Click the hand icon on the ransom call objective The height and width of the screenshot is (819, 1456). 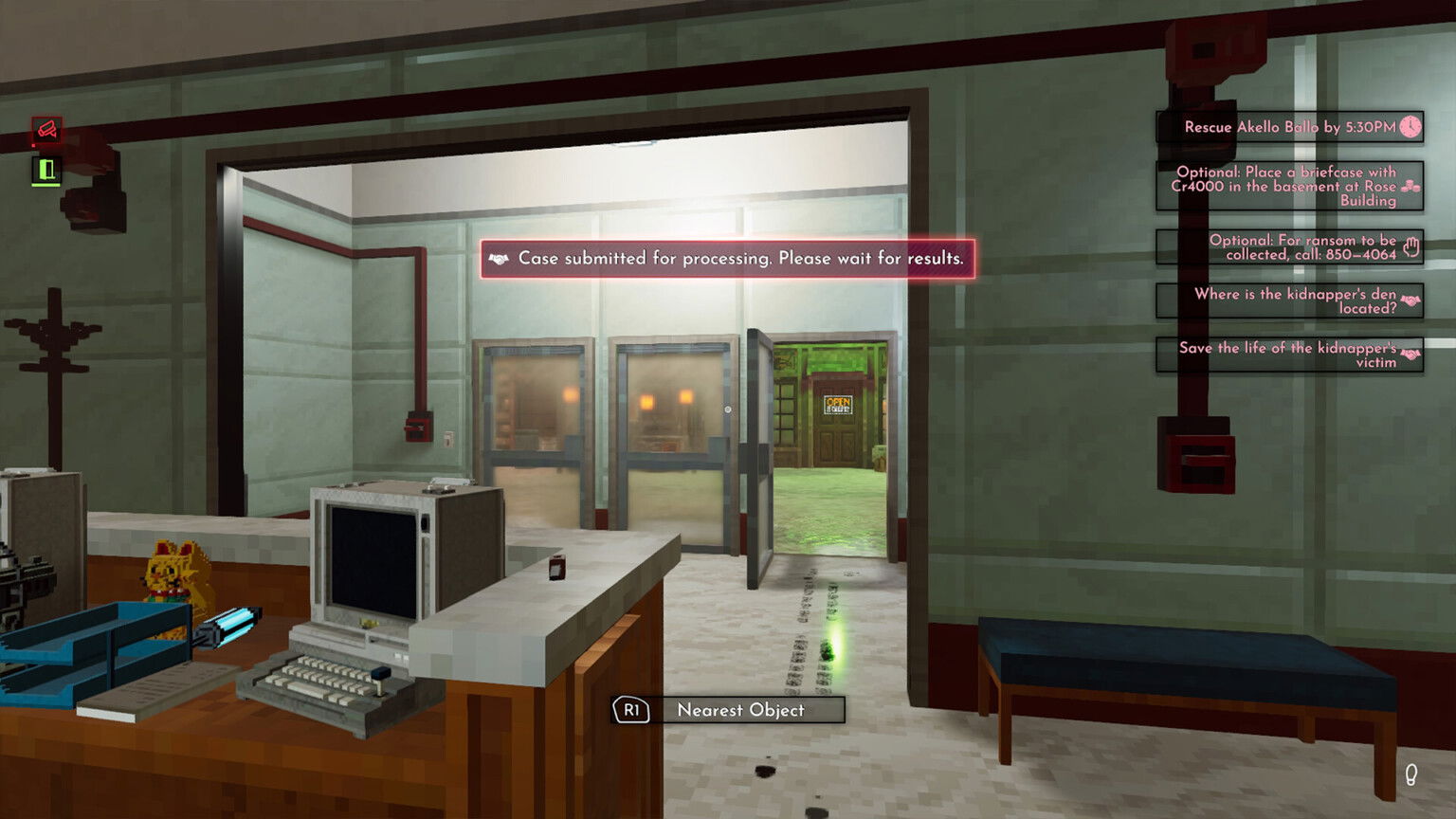(x=1411, y=246)
